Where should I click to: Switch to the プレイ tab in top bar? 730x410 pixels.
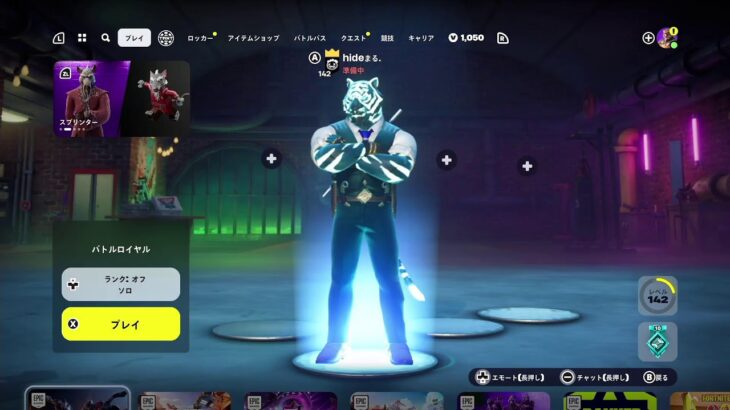(x=134, y=38)
